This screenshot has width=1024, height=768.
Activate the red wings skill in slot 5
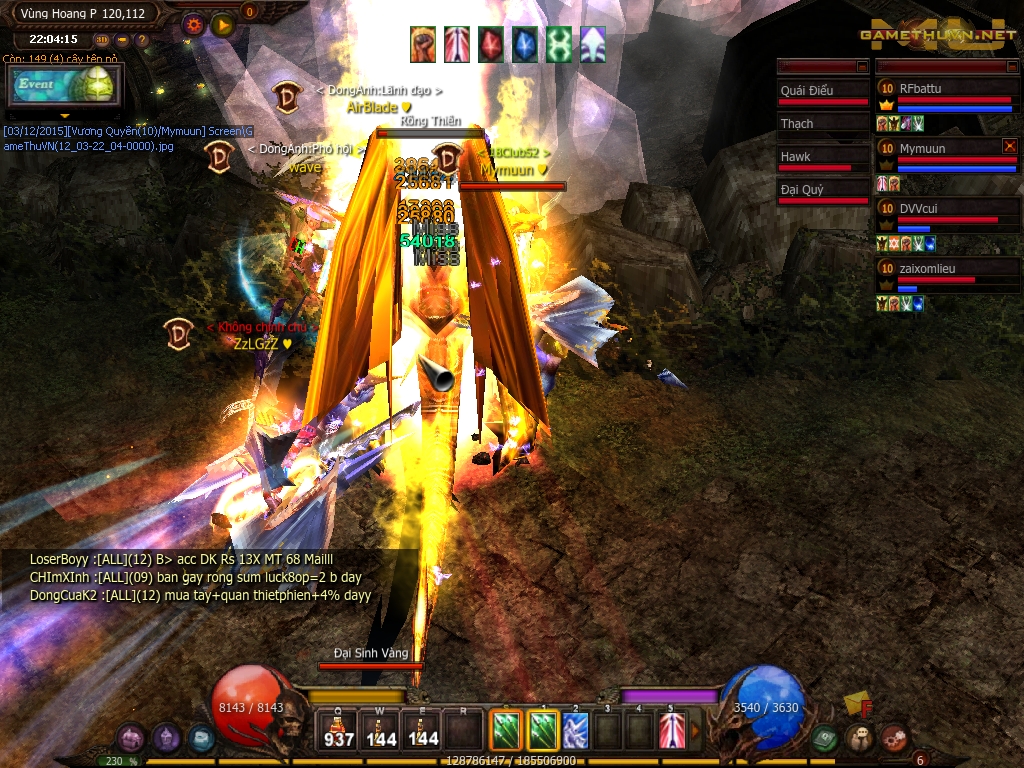click(672, 731)
